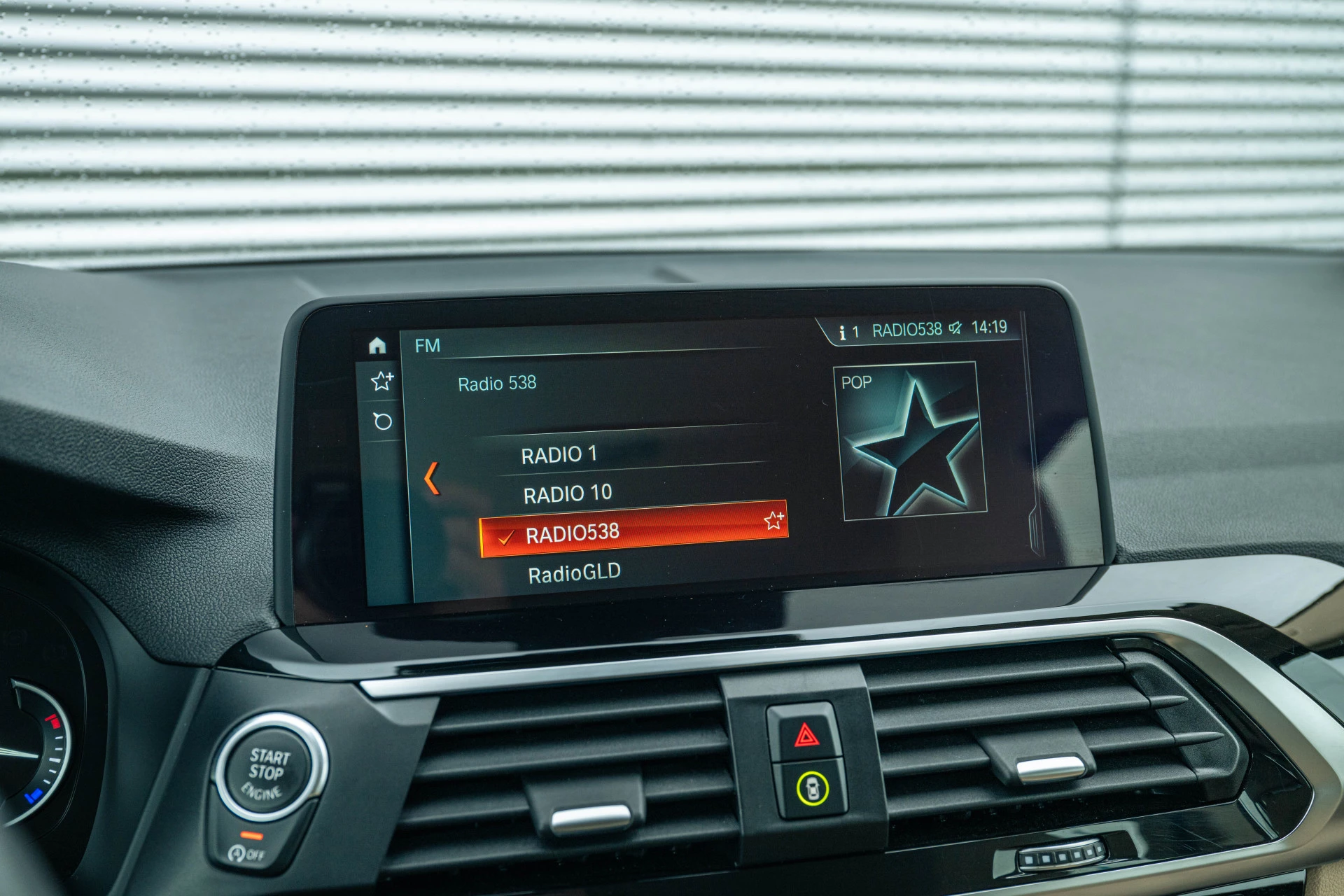Refresh the FM station list
This screenshot has height=896, width=1344.
pos(383,421)
